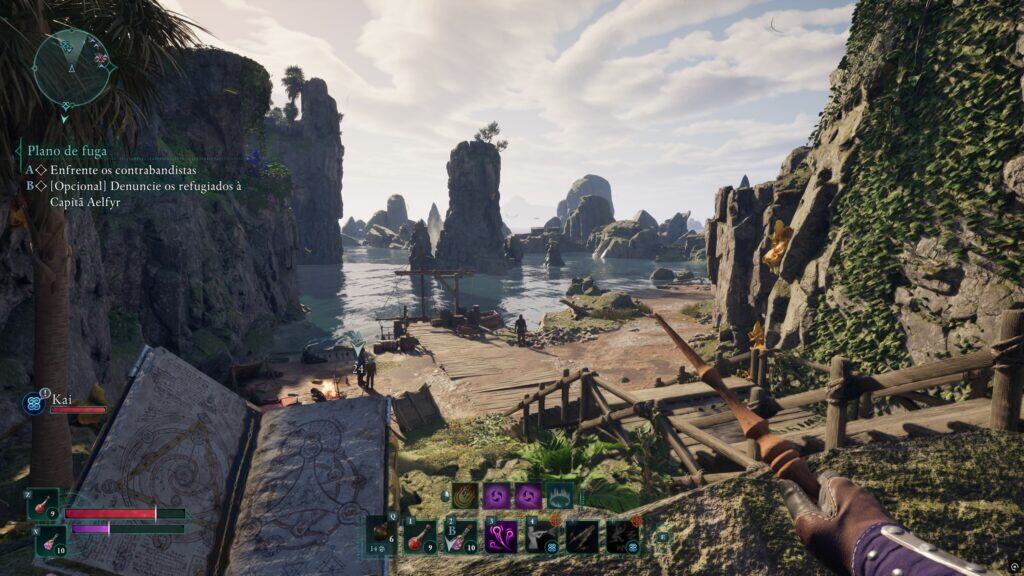Image resolution: width=1024 pixels, height=576 pixels.
Task: Use the red health potion labeled Z
Action: coord(44,504)
